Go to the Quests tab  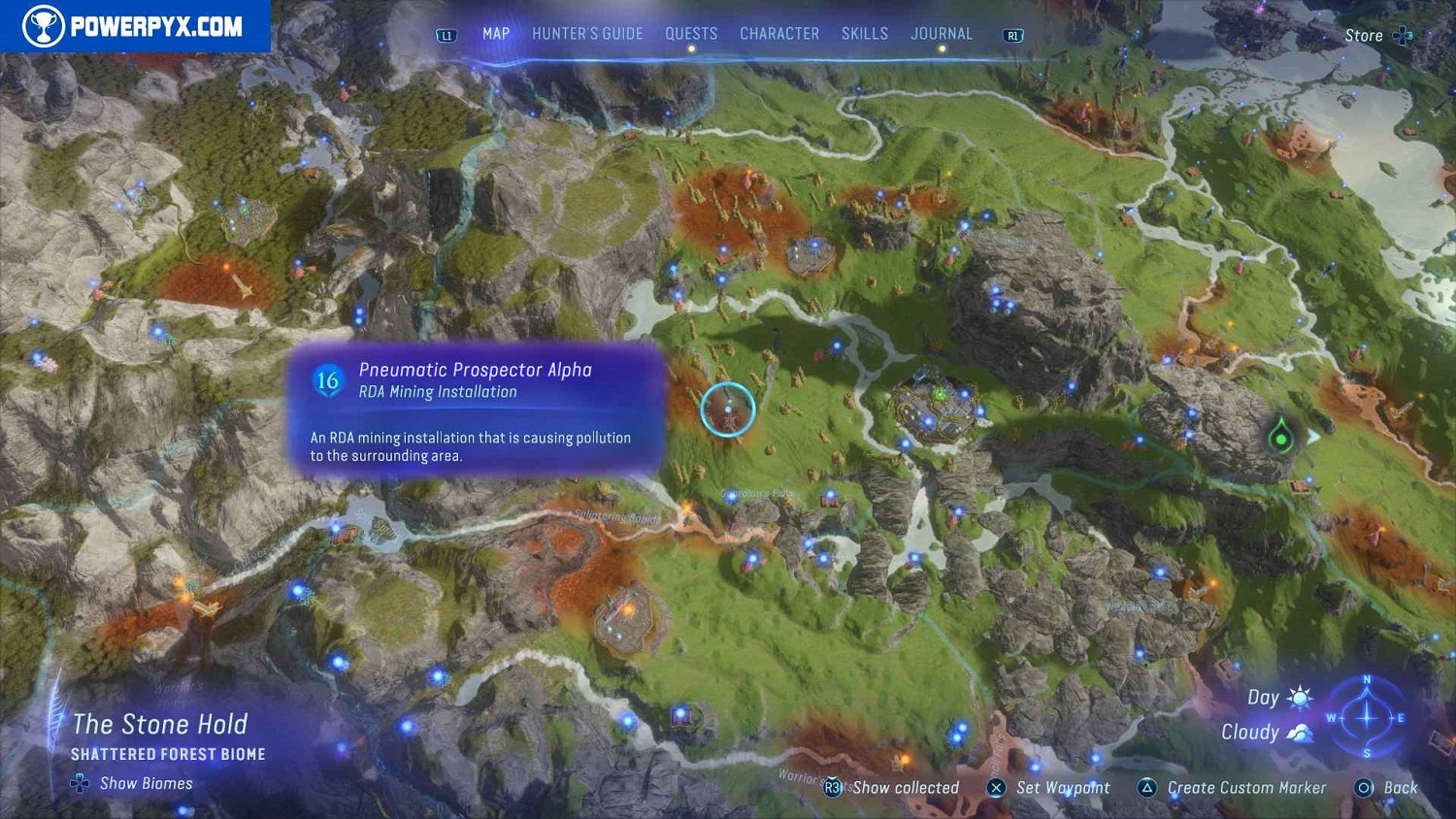click(x=691, y=34)
